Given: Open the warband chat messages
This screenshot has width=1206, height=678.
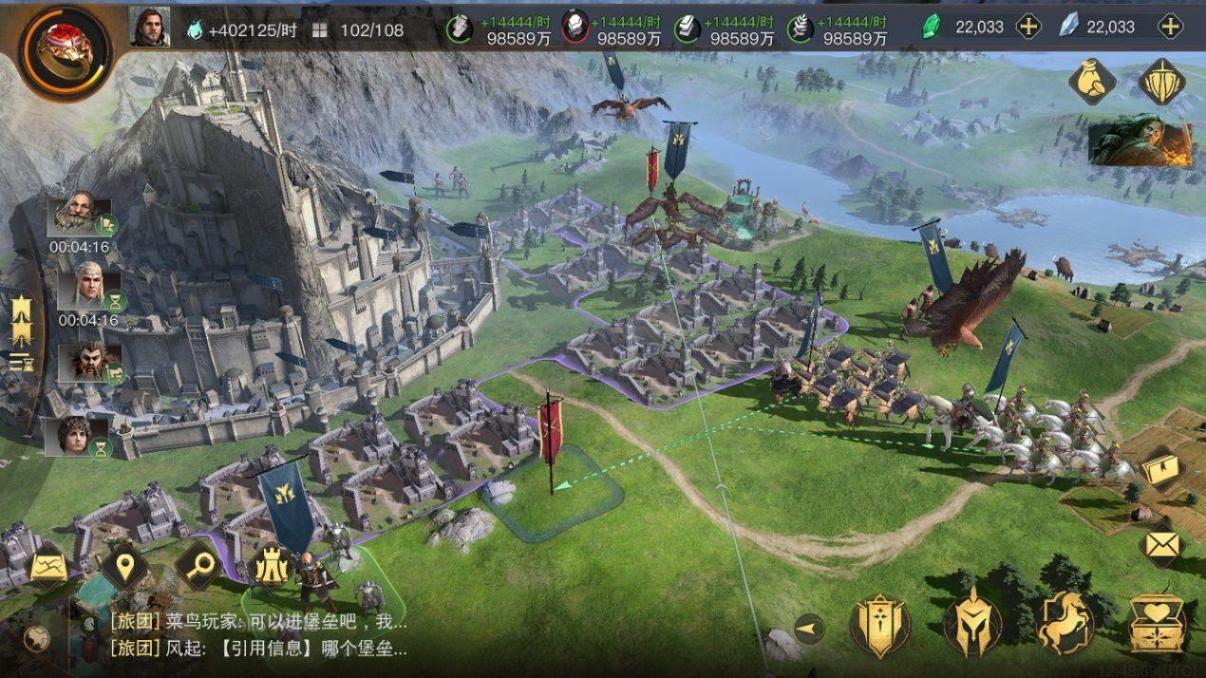Looking at the screenshot, I should click(x=258, y=635).
